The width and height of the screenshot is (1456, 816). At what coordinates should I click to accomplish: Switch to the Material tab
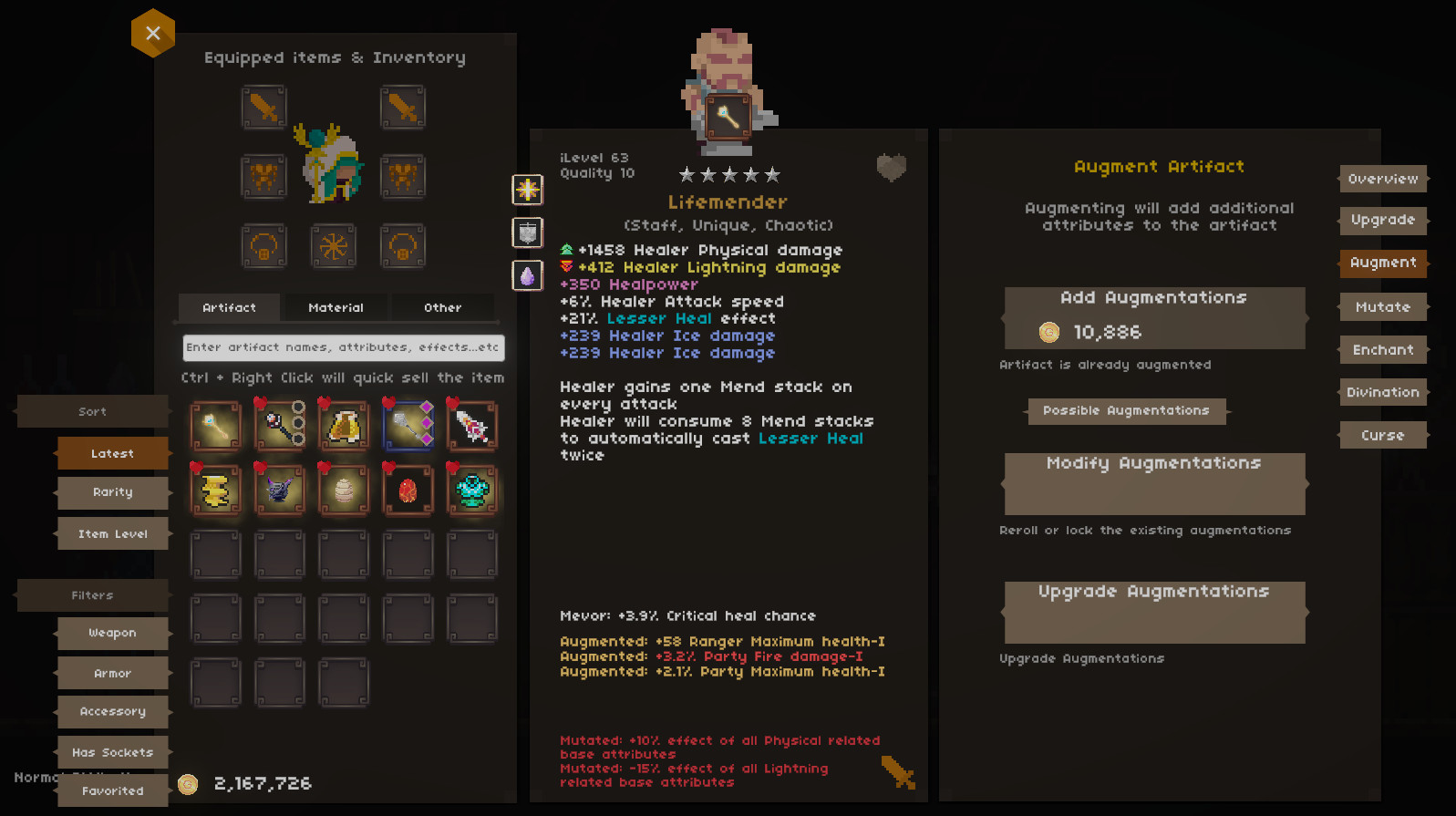pyautogui.click(x=336, y=307)
